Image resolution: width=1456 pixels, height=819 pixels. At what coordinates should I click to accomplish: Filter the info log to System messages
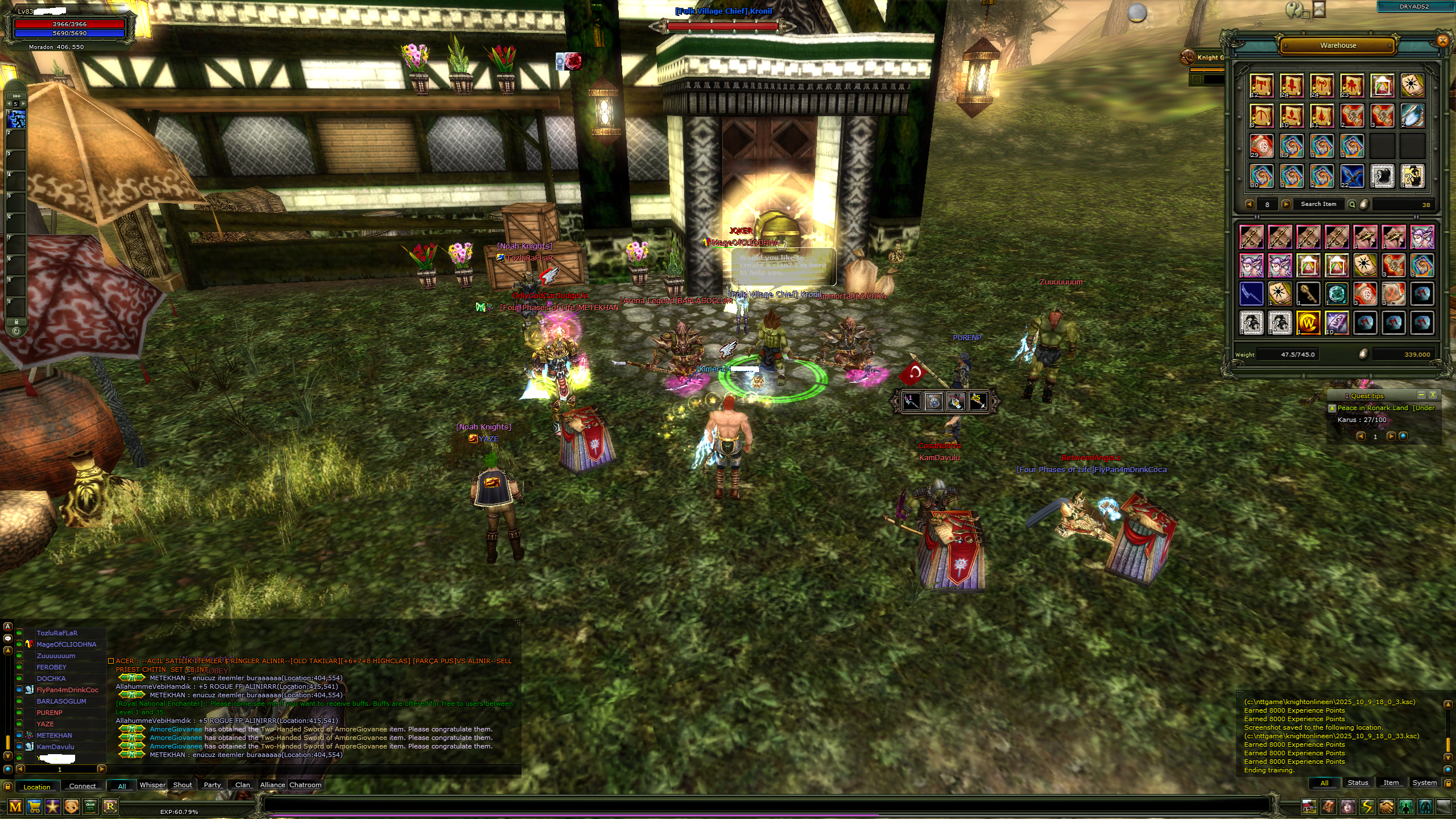(x=1424, y=783)
